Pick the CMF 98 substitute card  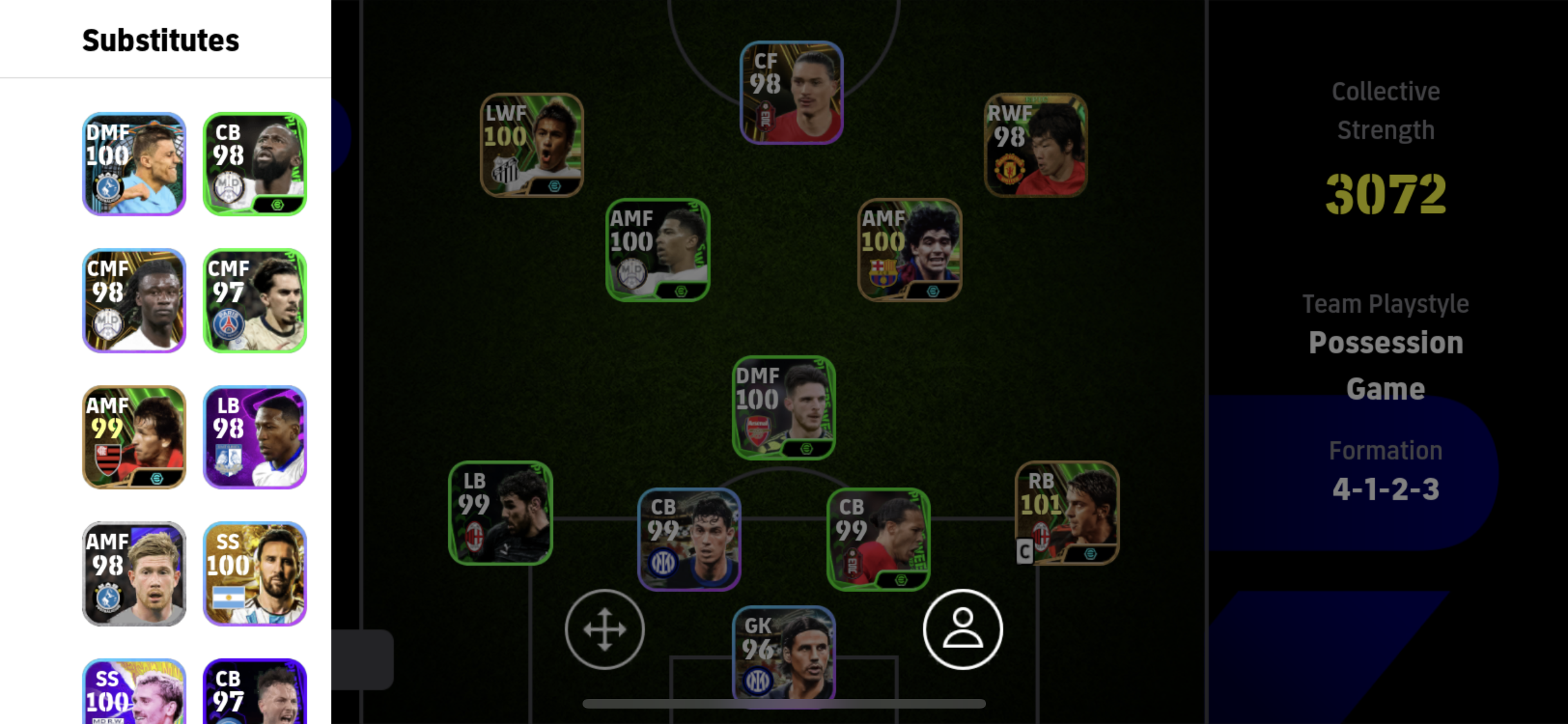coord(134,301)
